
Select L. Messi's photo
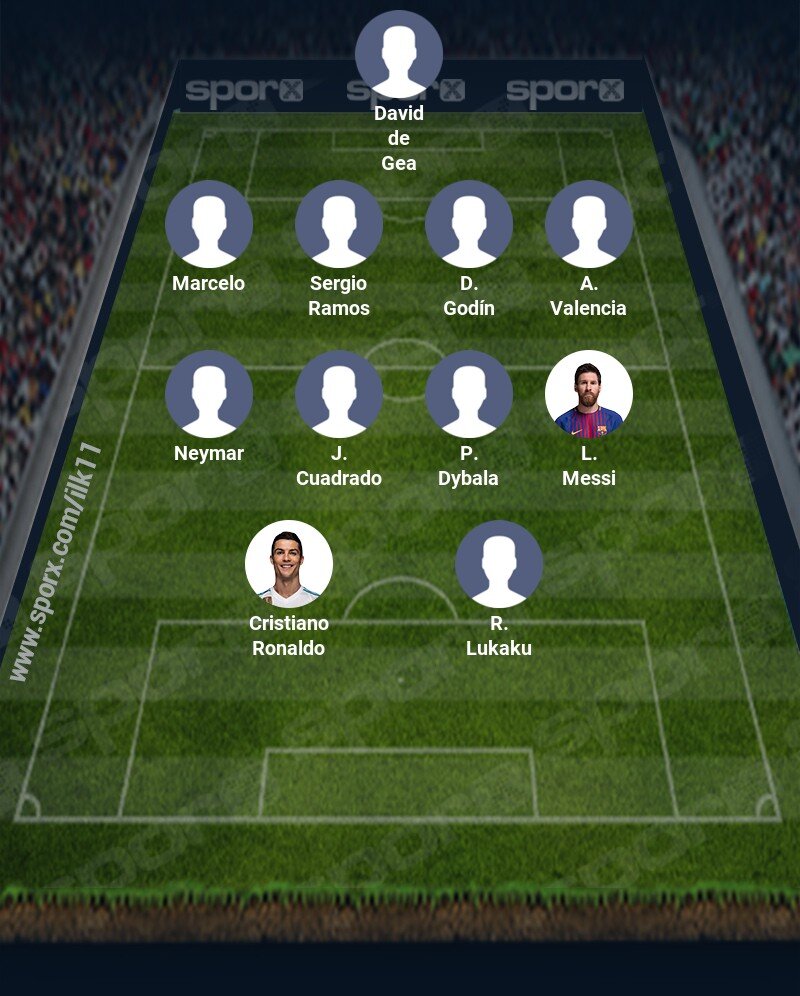[x=589, y=394]
